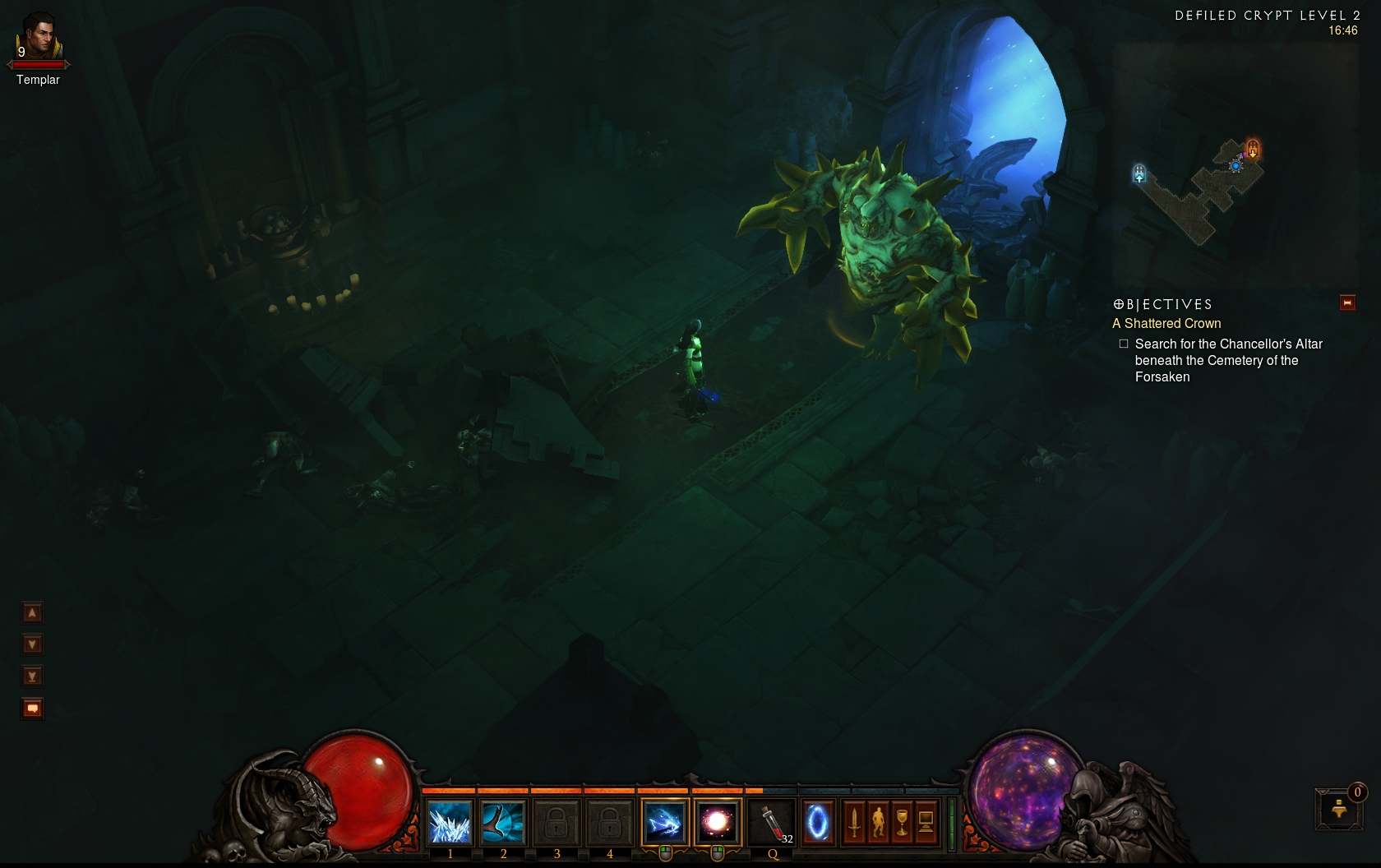Jump chat to bottom with the underlined arrow
The image size is (1381, 868).
pyautogui.click(x=32, y=676)
